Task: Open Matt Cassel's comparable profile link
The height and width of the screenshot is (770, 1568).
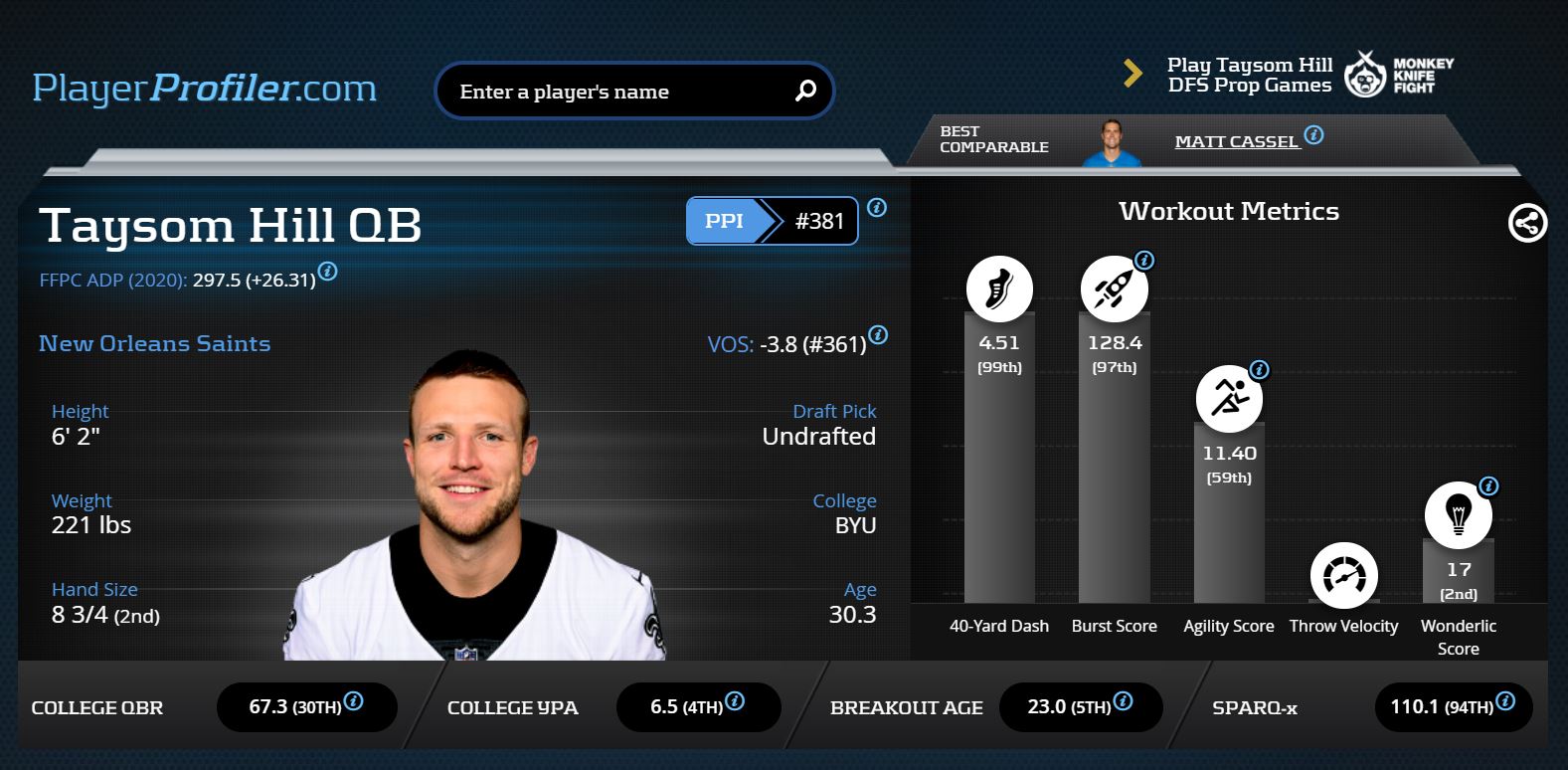Action: click(1236, 141)
